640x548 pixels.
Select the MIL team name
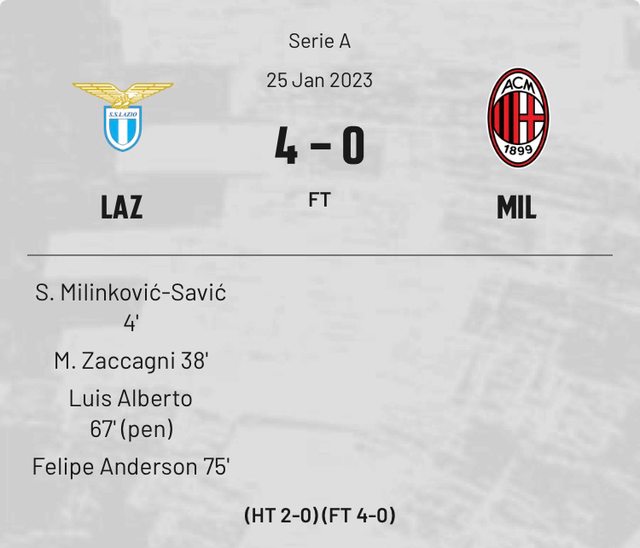point(516,207)
